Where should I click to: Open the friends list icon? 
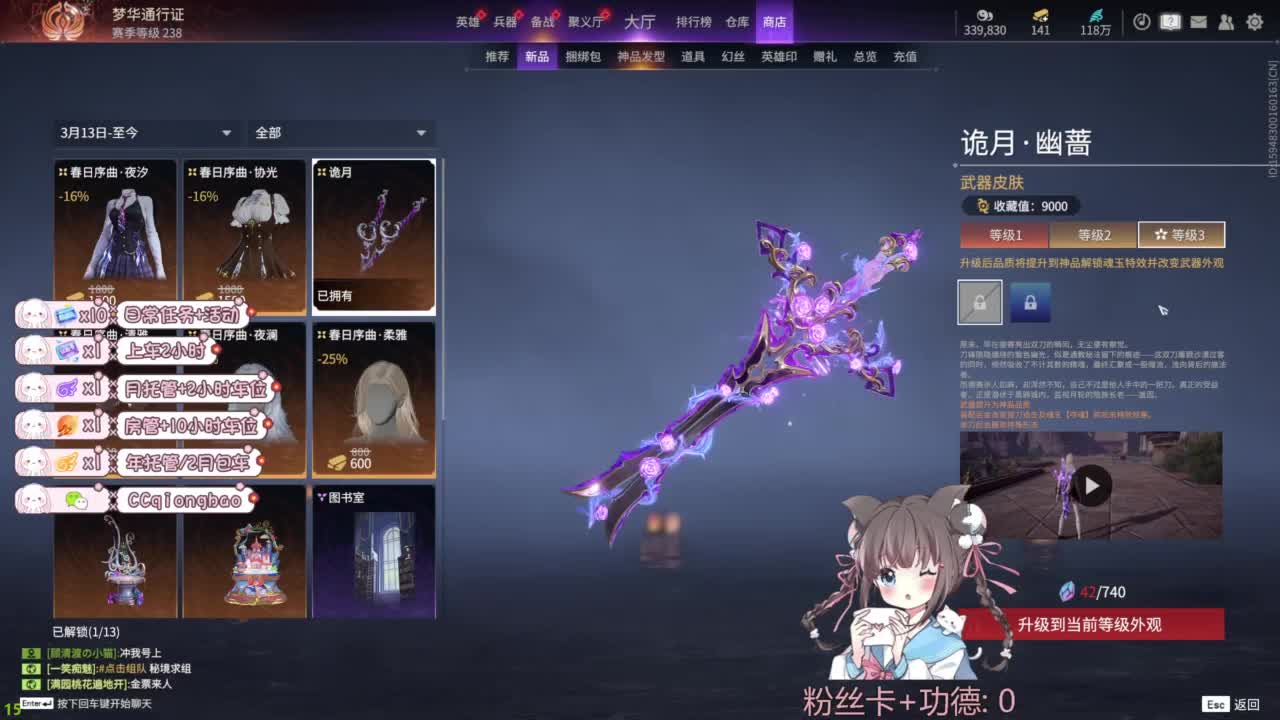coord(1227,22)
